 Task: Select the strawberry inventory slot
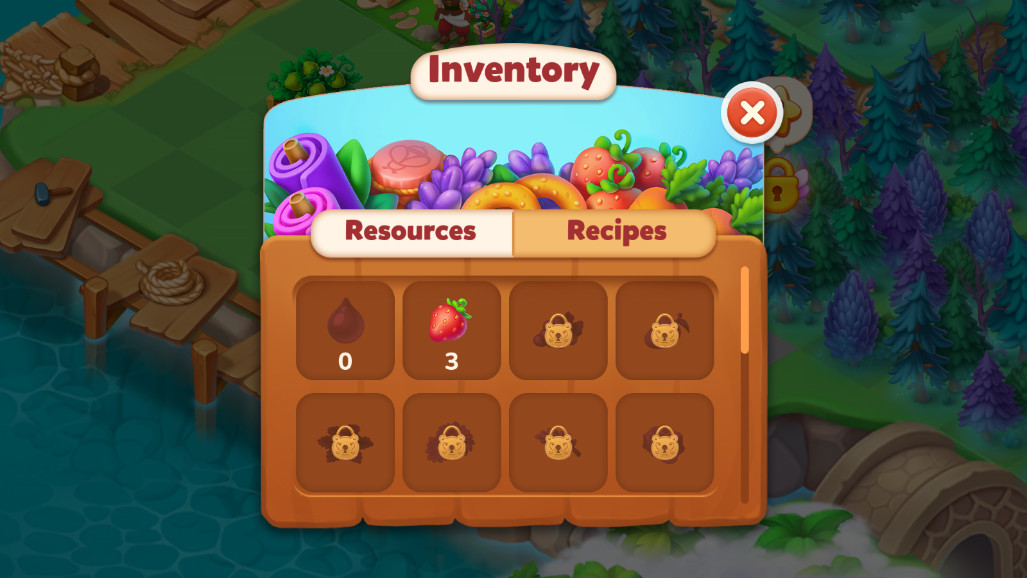(x=451, y=330)
